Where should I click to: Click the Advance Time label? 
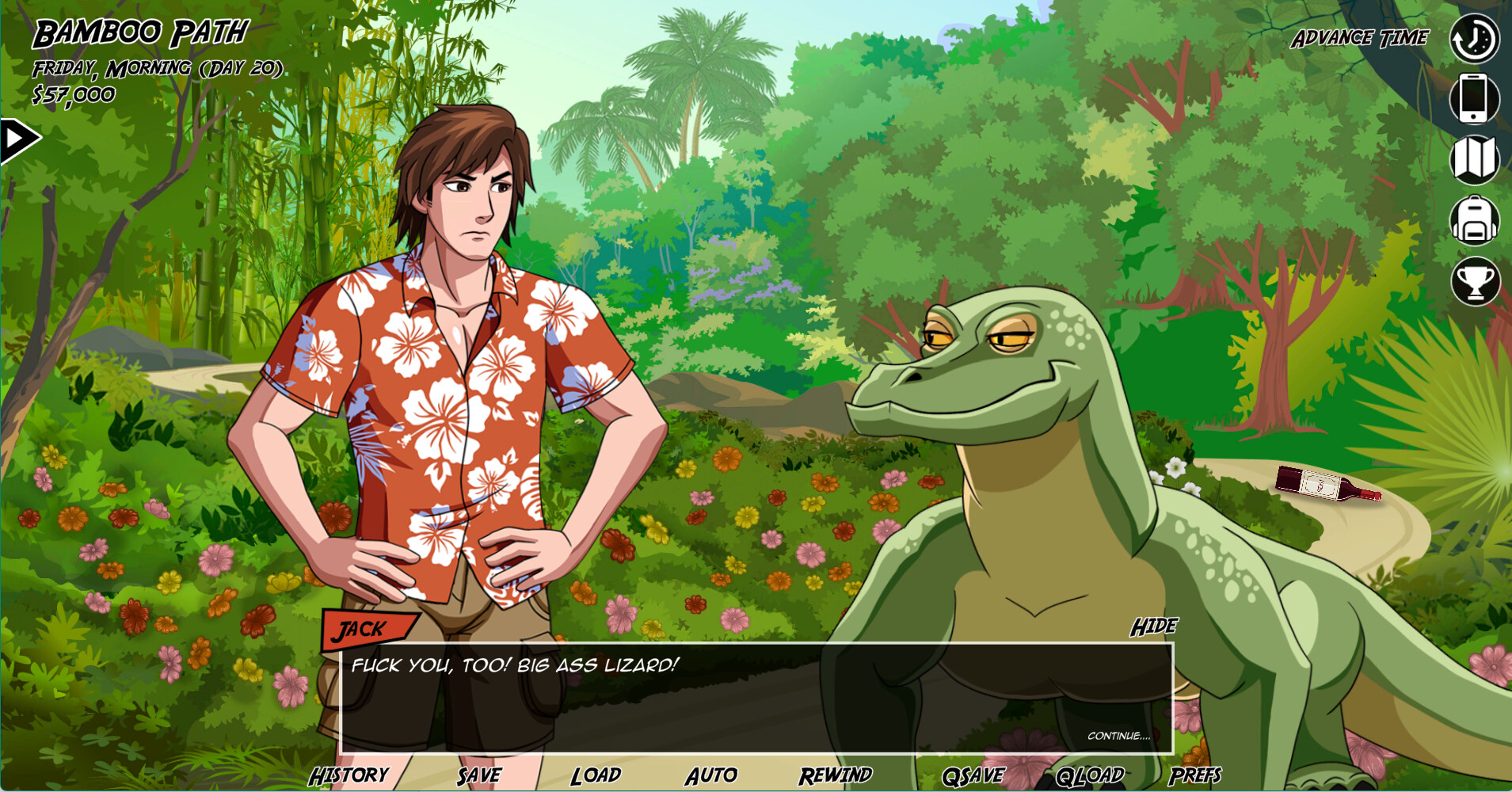point(1362,36)
